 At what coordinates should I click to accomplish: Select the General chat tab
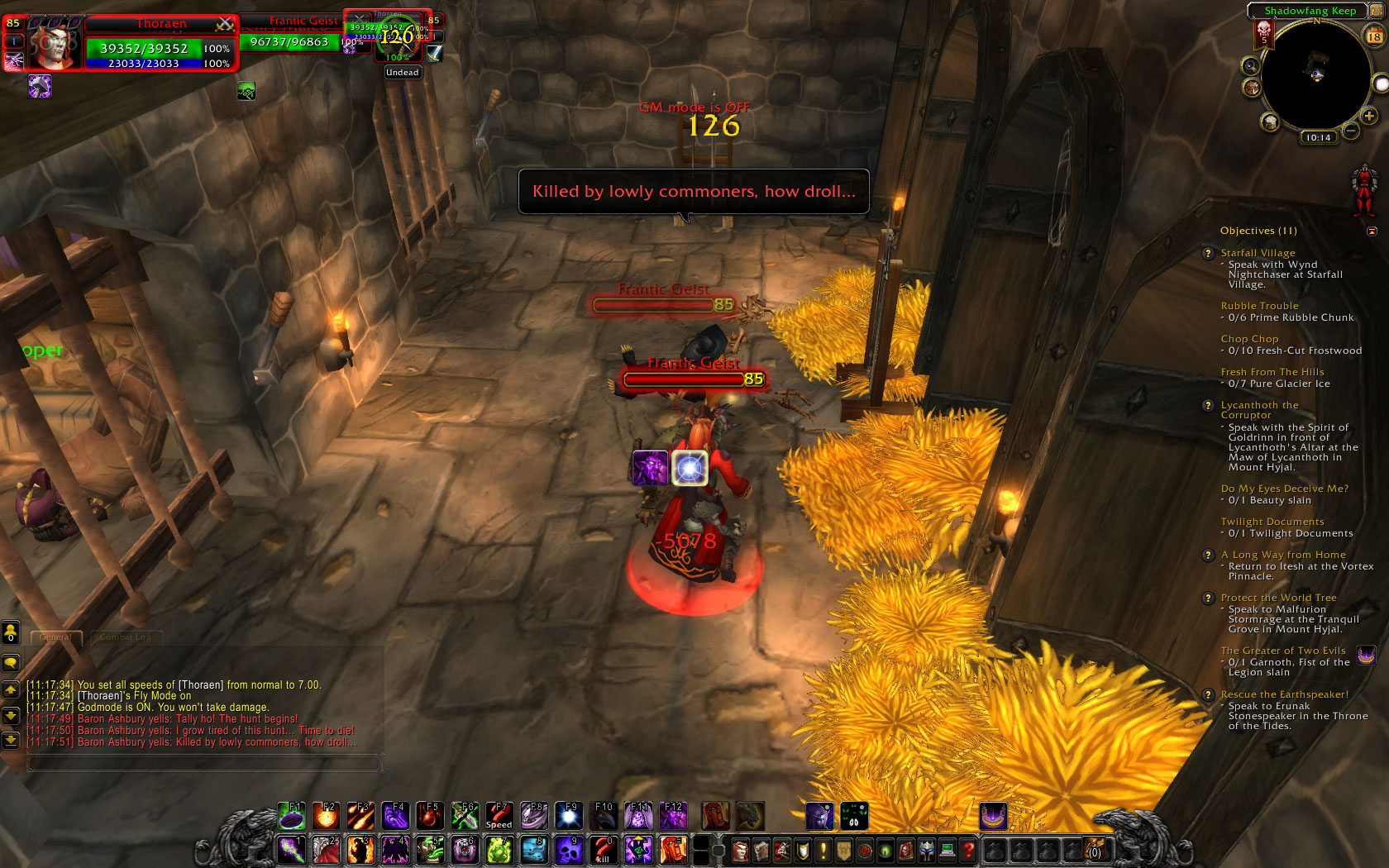(56, 637)
